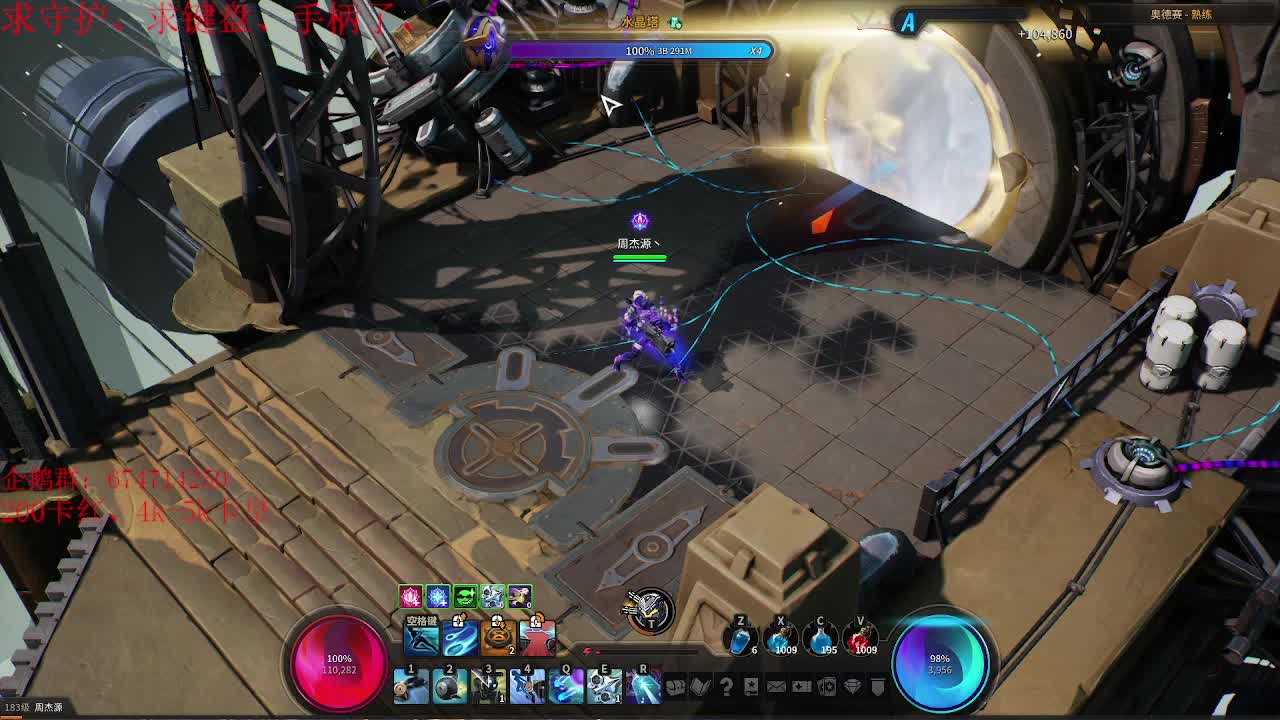Open the mail envelope icon

pos(776,687)
